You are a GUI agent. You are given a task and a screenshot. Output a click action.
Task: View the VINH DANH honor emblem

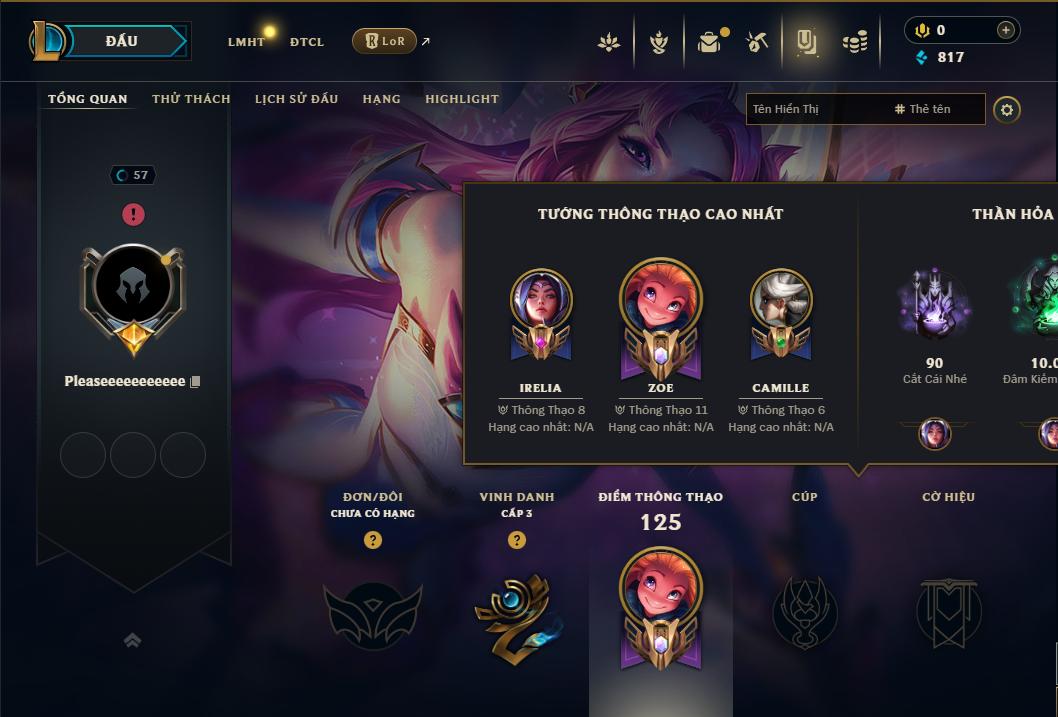tap(516, 615)
